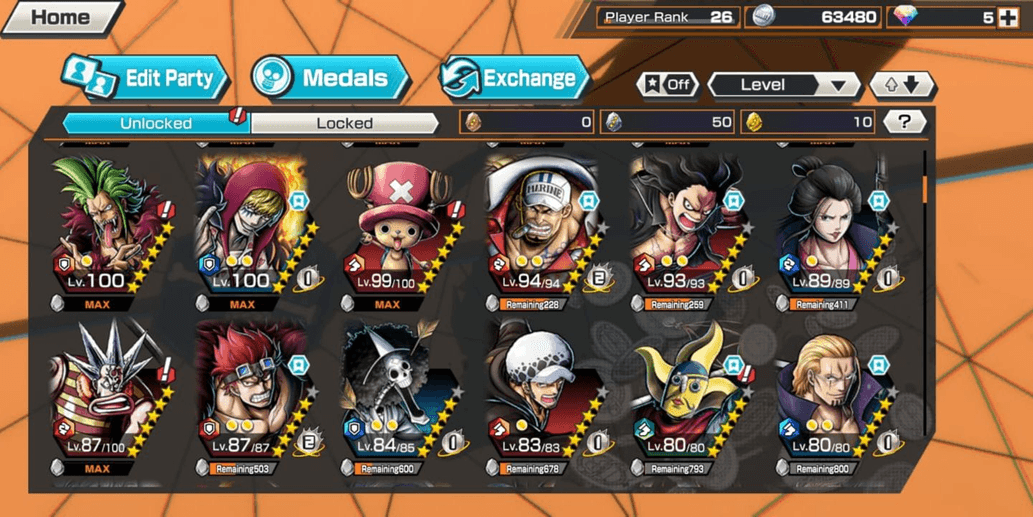
Task: Open the Edit Party screen
Action: pyautogui.click(x=146, y=79)
